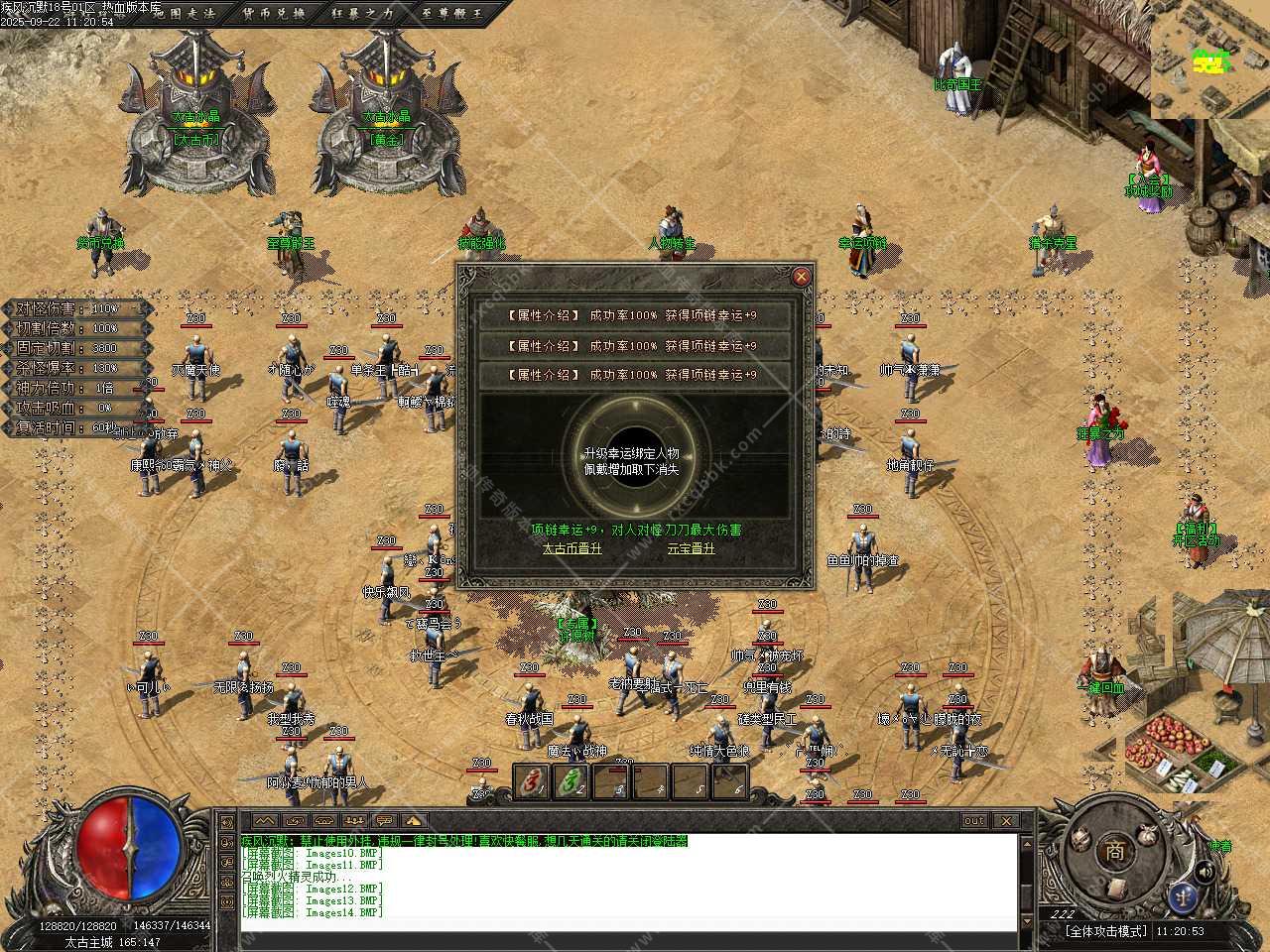Open the 商 shop button
Image resolution: width=1270 pixels, height=952 pixels.
(x=1115, y=850)
